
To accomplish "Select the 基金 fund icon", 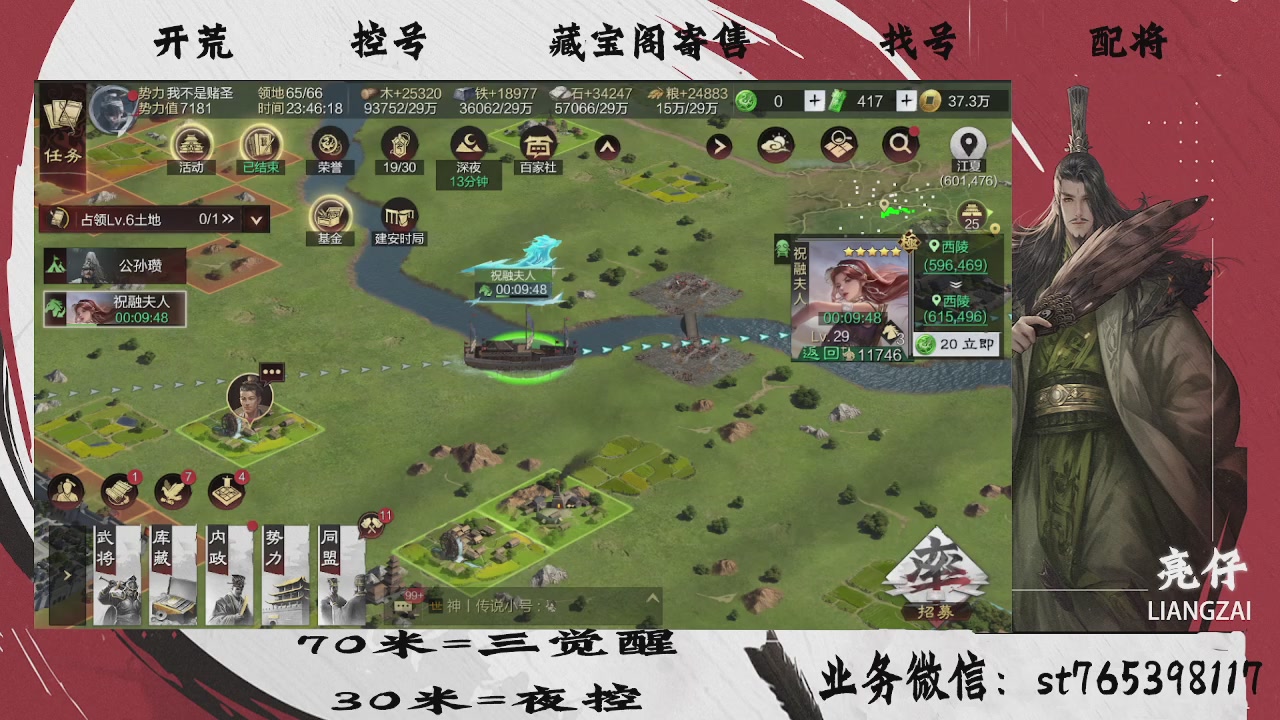I will pyautogui.click(x=330, y=215).
